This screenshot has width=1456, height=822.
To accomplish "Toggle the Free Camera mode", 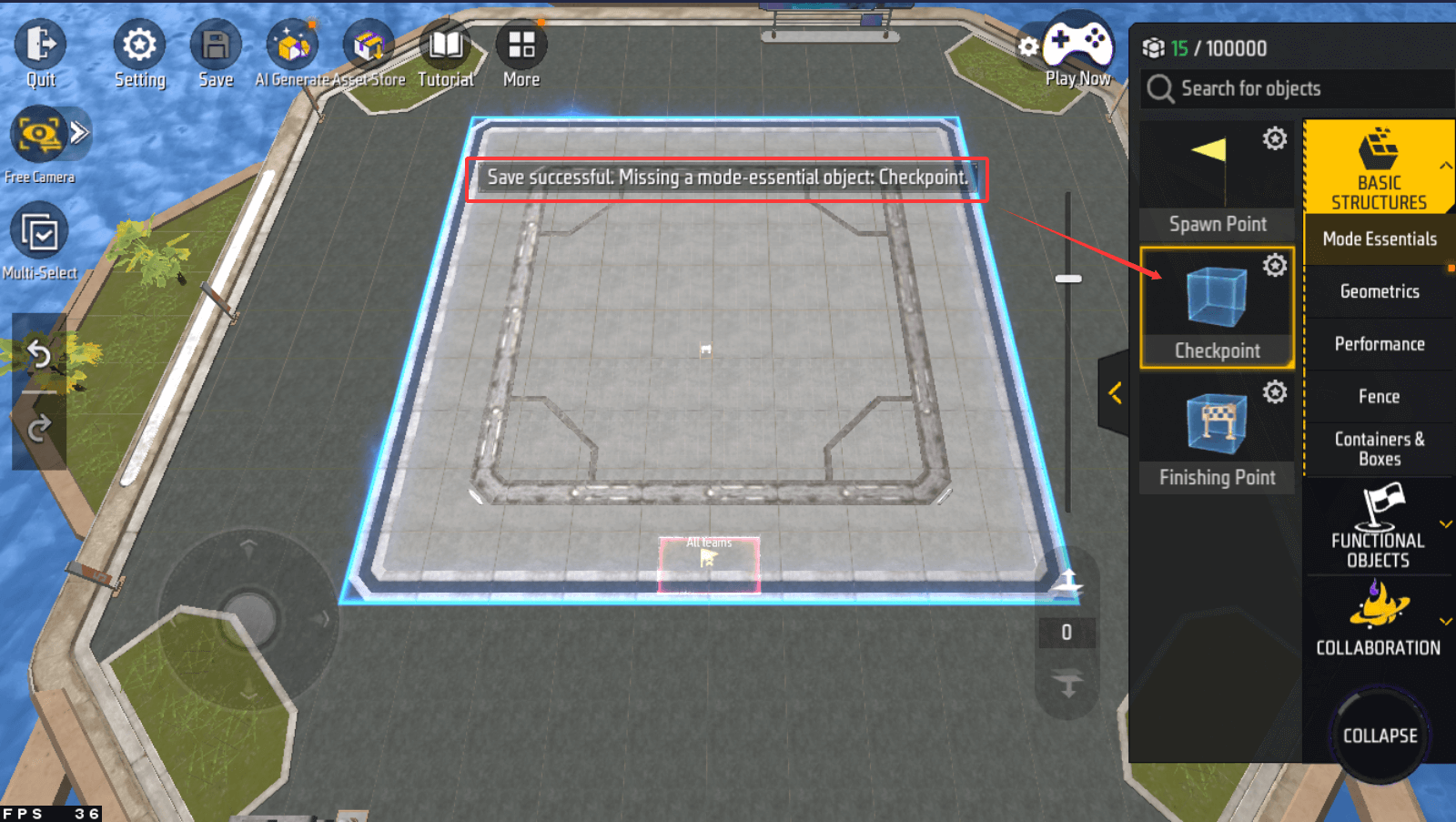I will coord(38,135).
